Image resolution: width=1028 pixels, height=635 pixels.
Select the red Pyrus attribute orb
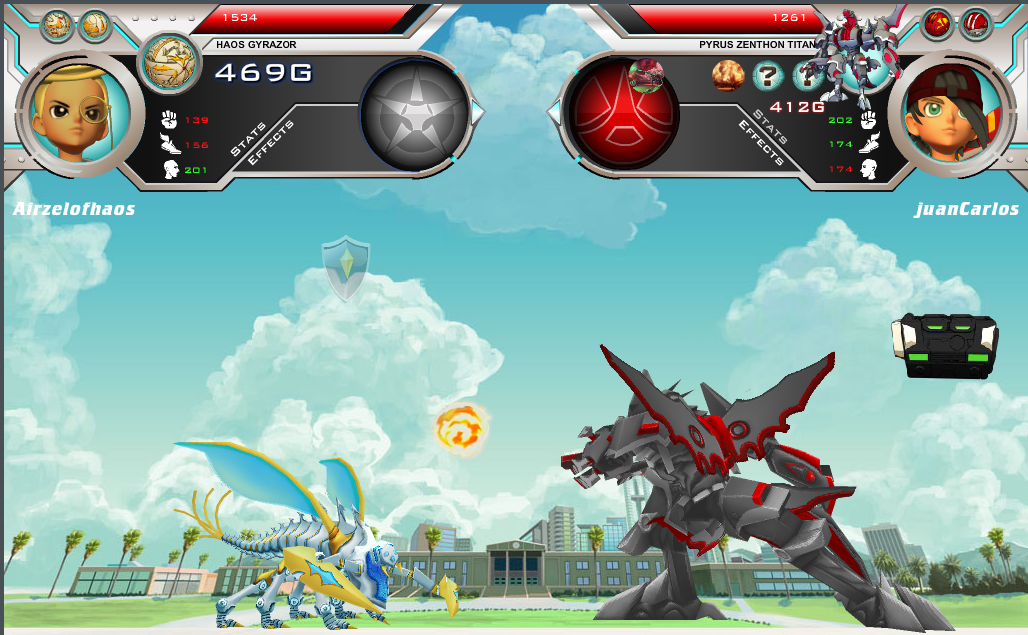click(621, 110)
